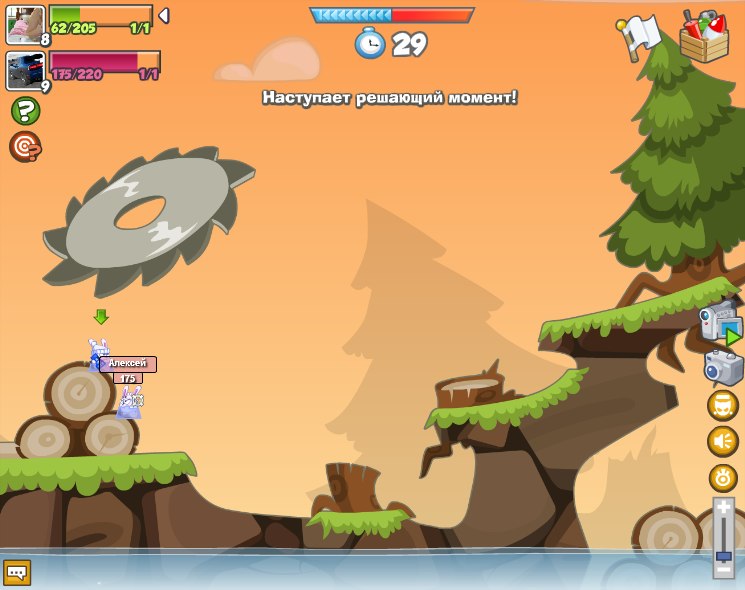Image resolution: width=745 pixels, height=590 pixels.
Task: Adjust the zoom slider handle
Action: click(723, 555)
